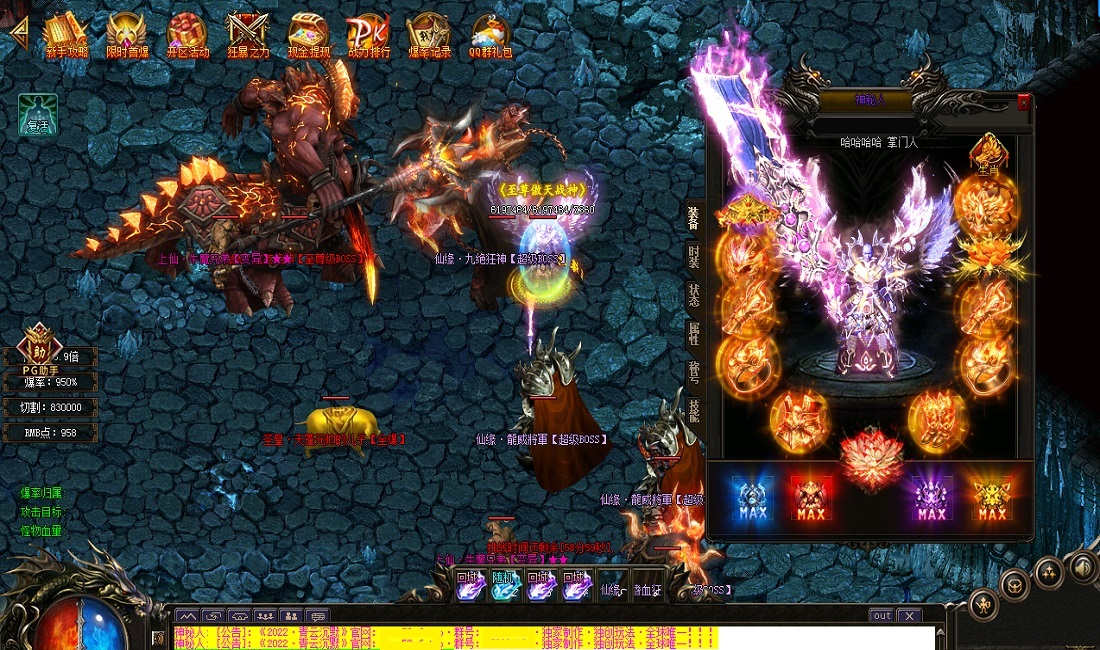Switch to the 属性 attributes tab

click(693, 334)
